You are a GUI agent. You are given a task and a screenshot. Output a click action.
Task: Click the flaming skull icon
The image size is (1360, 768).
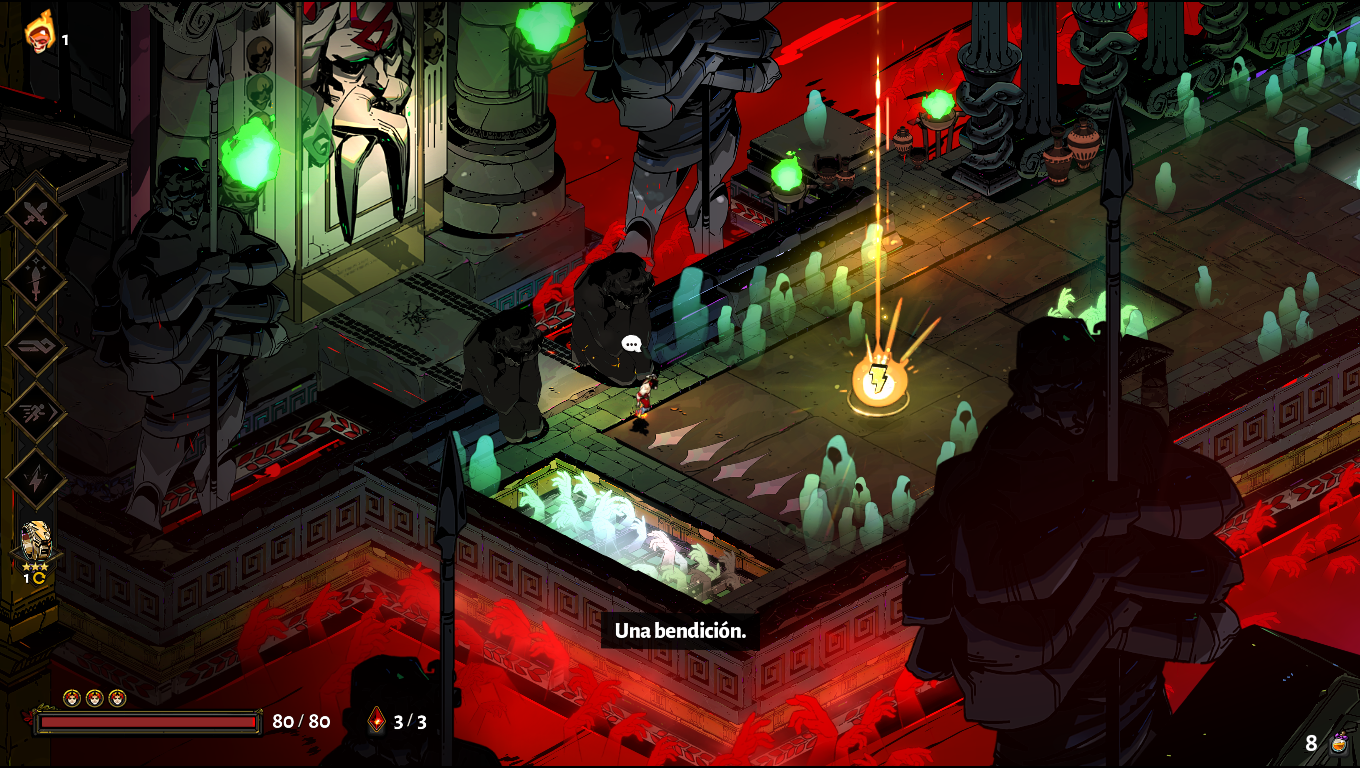coord(40,31)
